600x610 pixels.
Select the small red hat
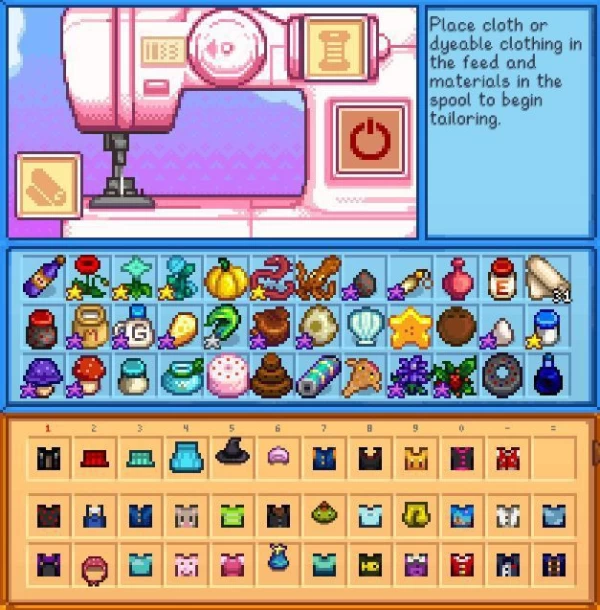click(x=93, y=458)
